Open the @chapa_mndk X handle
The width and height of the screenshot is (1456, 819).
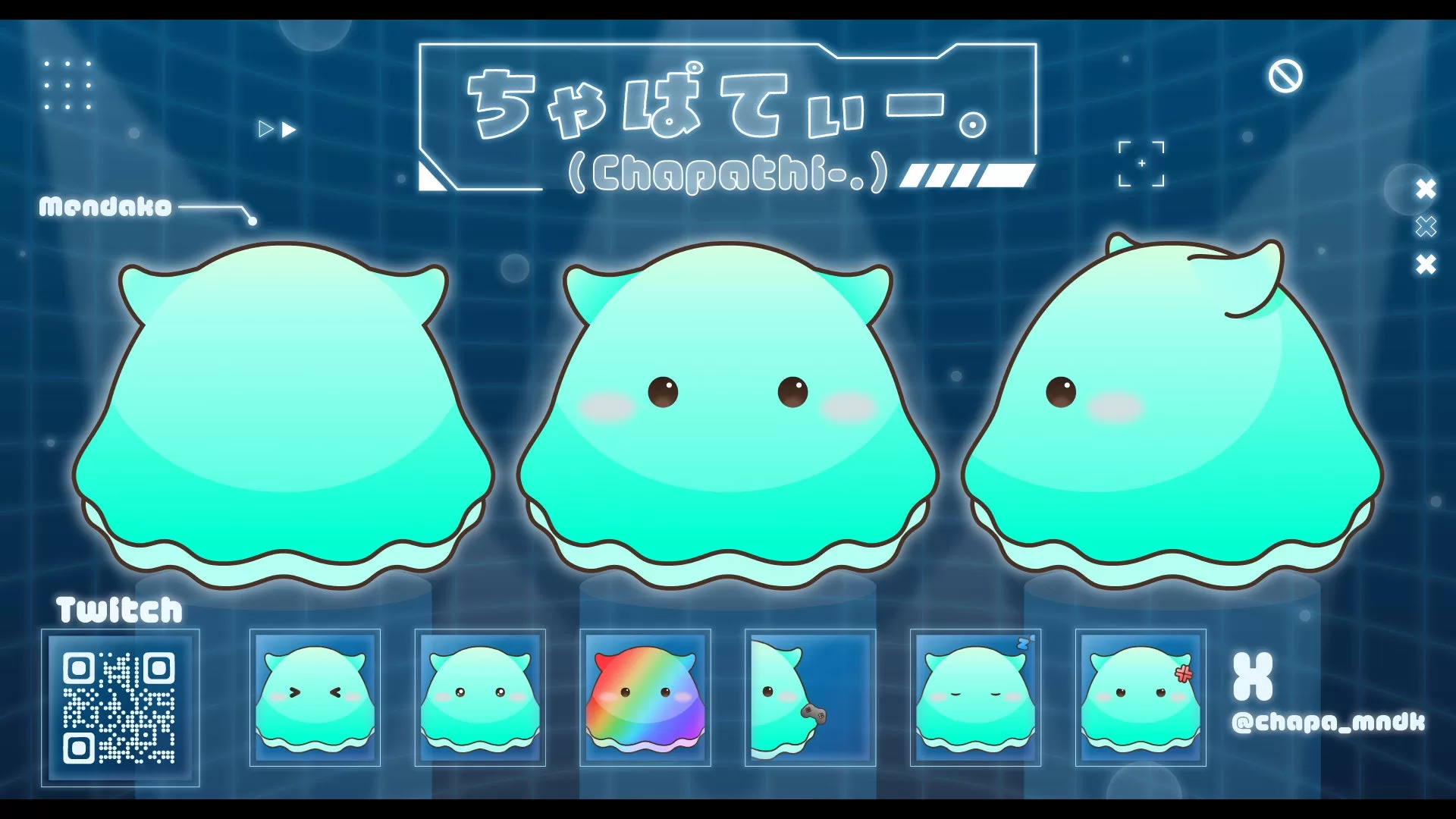(1329, 722)
